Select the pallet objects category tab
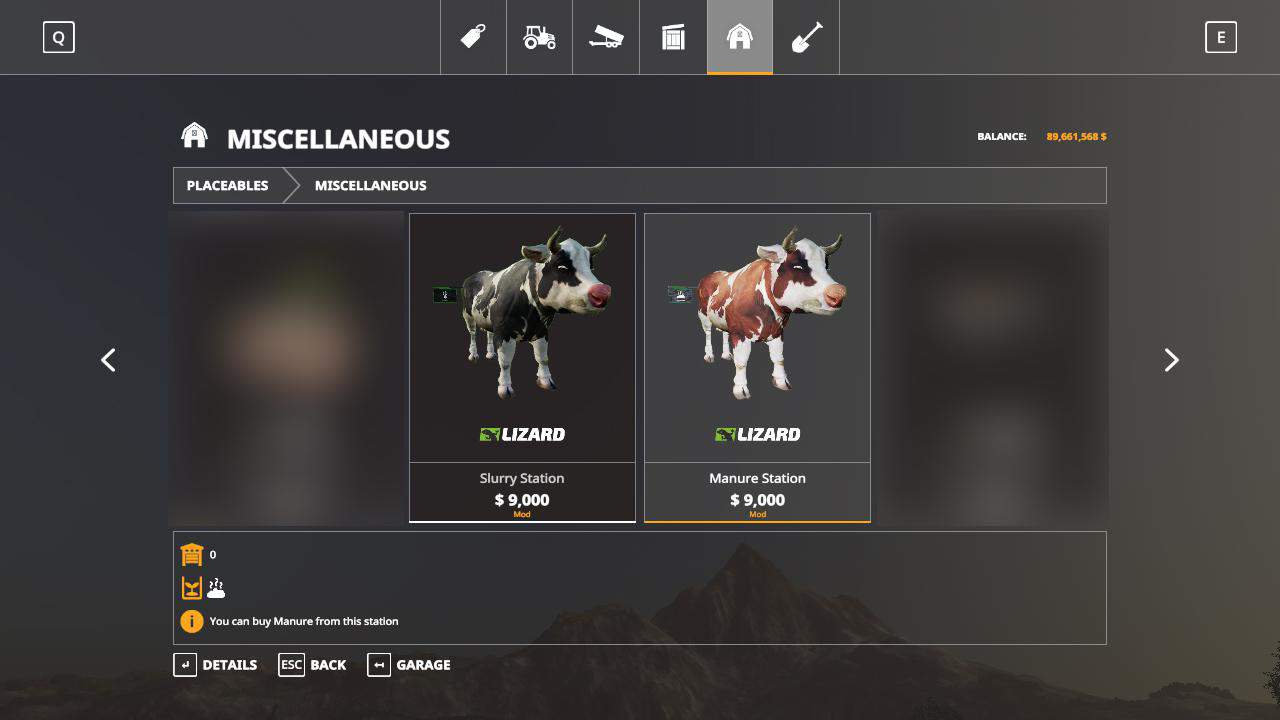Viewport: 1280px width, 720px height. pos(673,37)
